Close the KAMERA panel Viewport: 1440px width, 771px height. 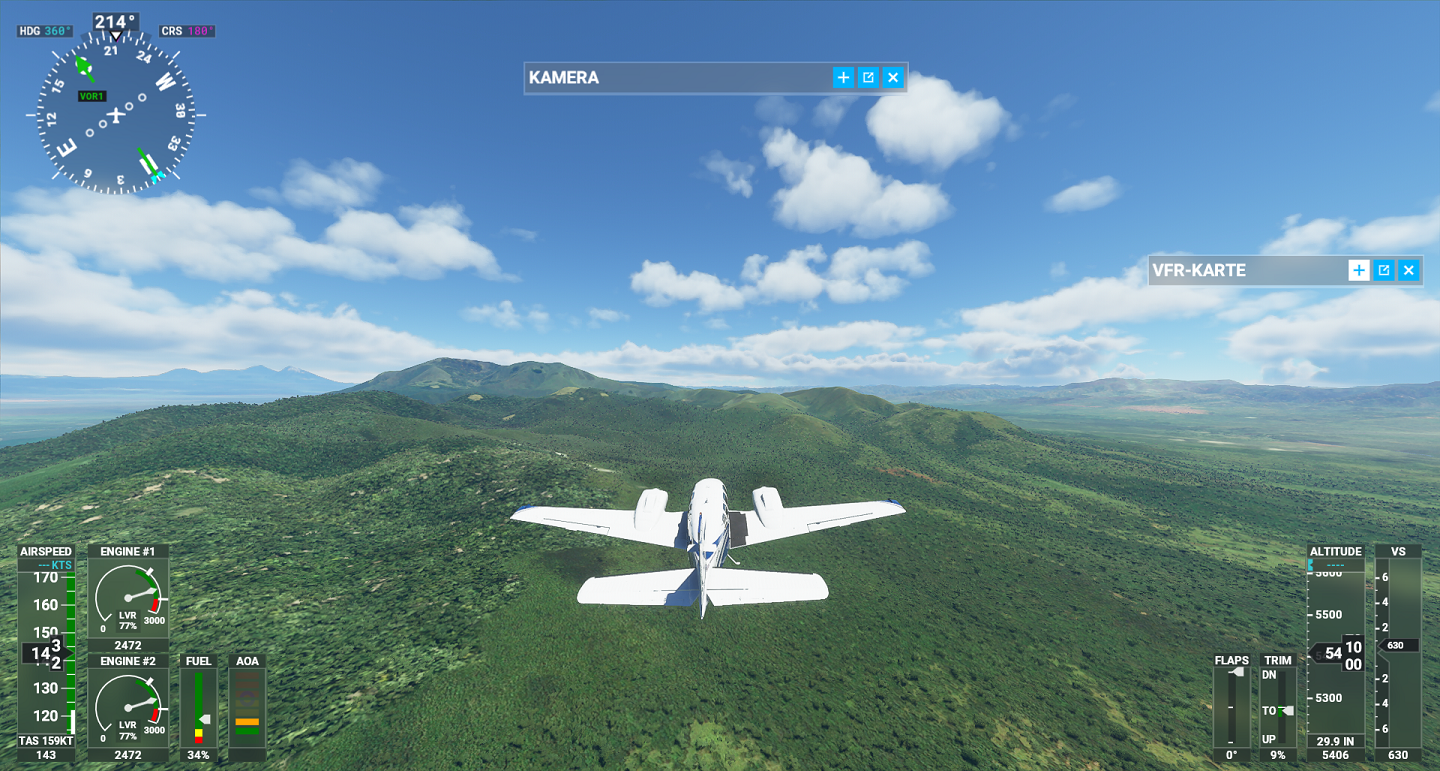tap(893, 78)
